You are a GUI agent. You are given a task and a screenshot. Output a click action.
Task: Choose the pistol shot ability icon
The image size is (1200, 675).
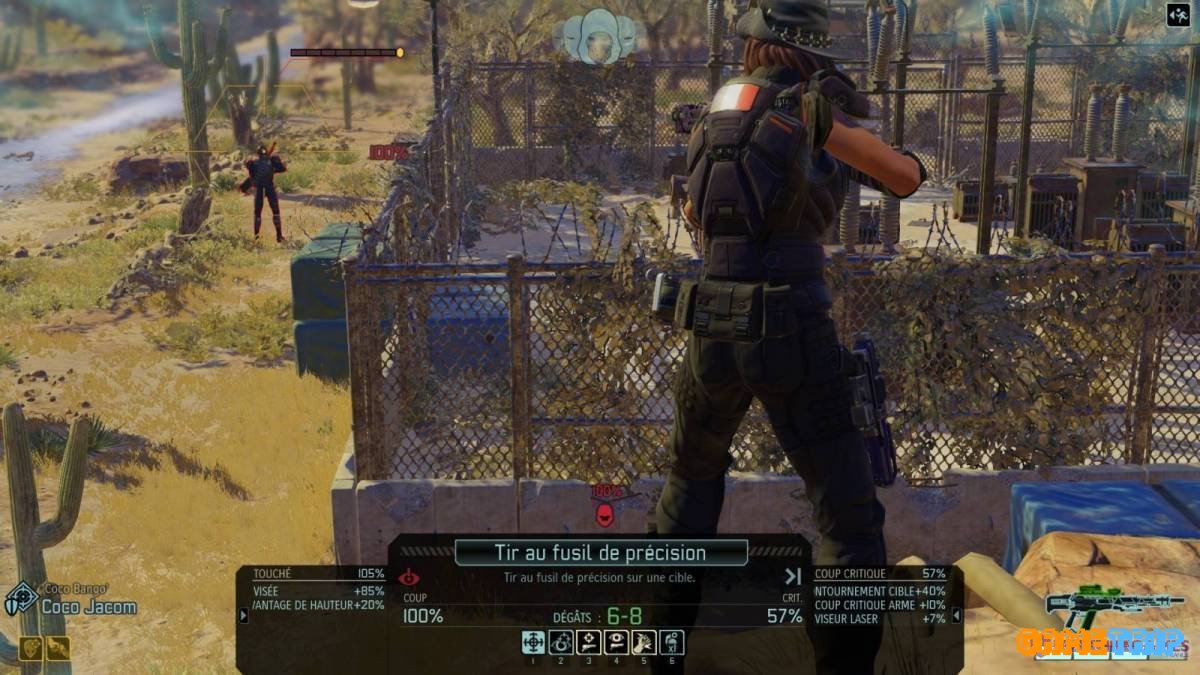tap(589, 642)
